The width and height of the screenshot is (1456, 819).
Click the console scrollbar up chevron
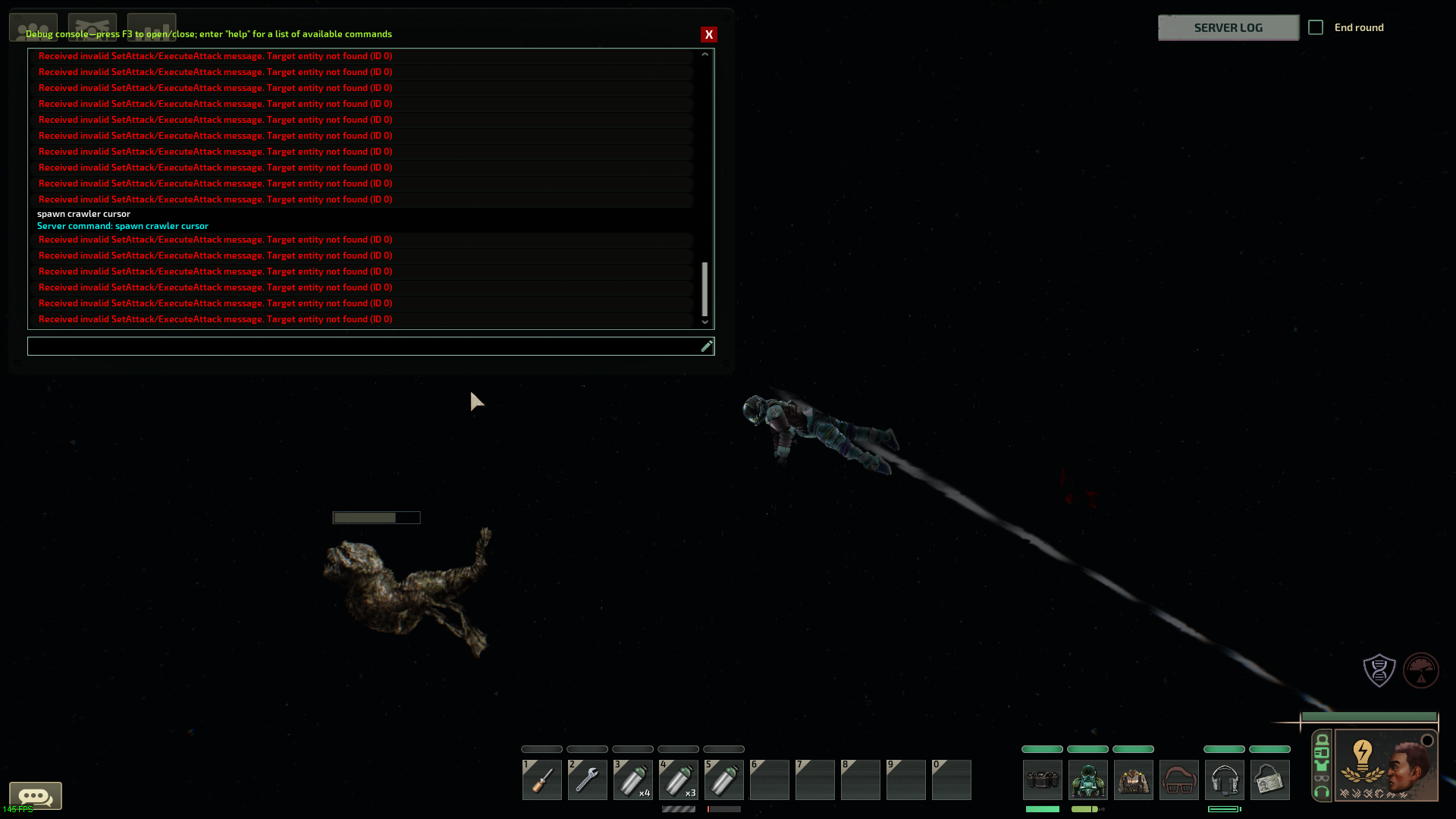(x=704, y=54)
